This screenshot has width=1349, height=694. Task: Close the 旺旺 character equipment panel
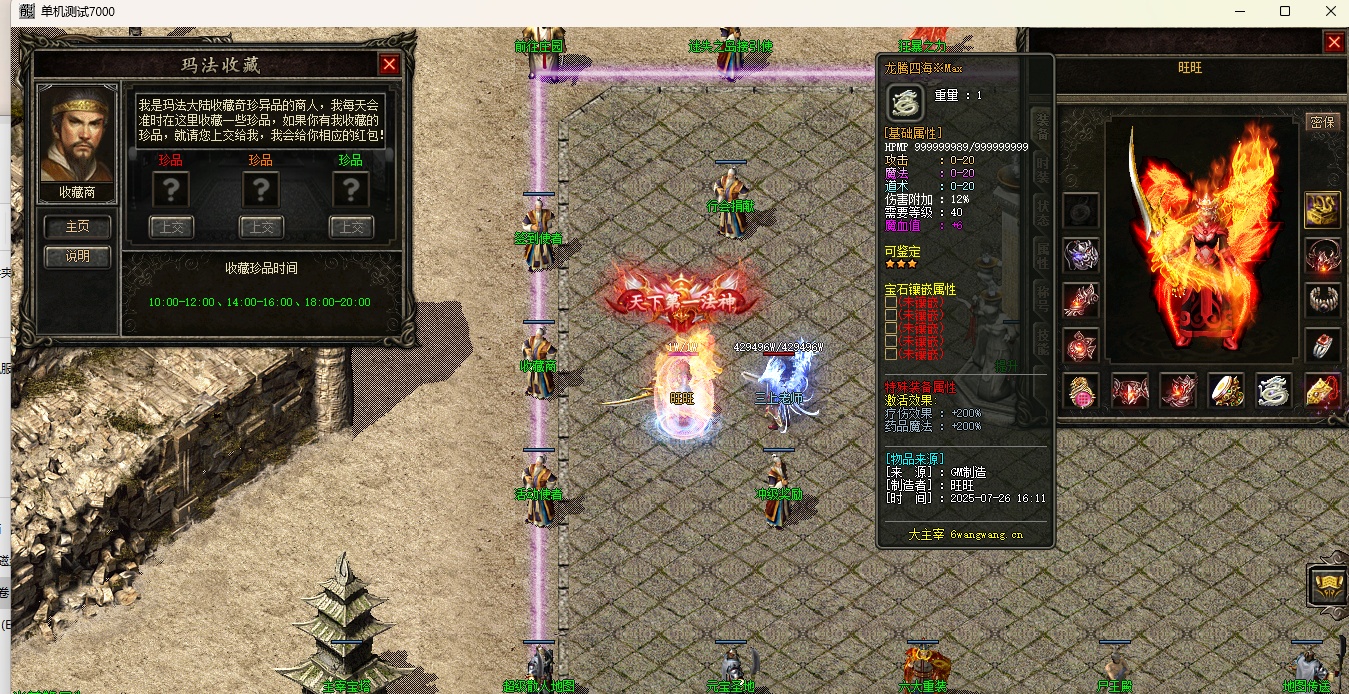point(1333,42)
